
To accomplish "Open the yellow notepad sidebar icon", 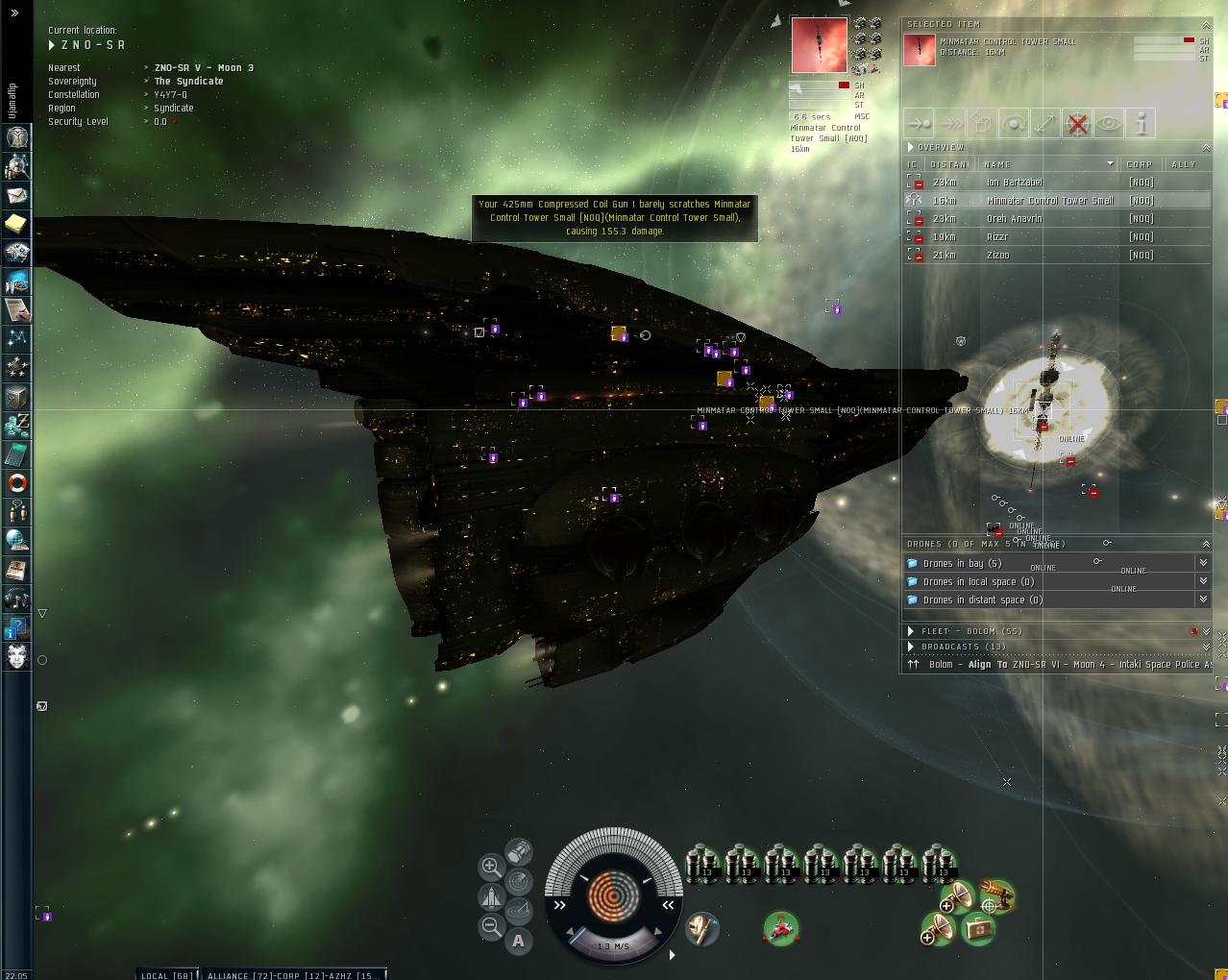I will pyautogui.click(x=17, y=224).
